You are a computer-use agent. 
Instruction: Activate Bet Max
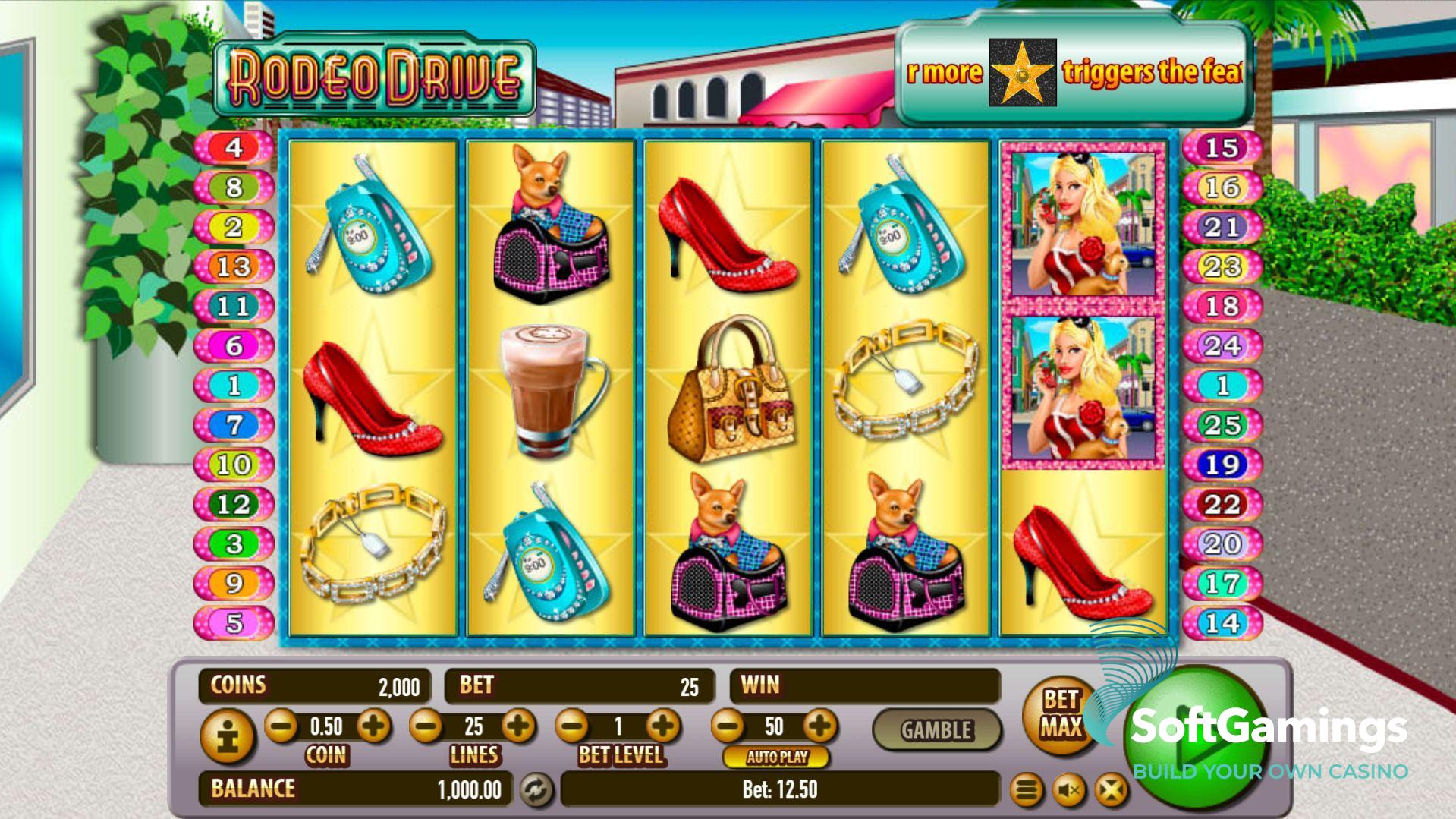pyautogui.click(x=1060, y=714)
